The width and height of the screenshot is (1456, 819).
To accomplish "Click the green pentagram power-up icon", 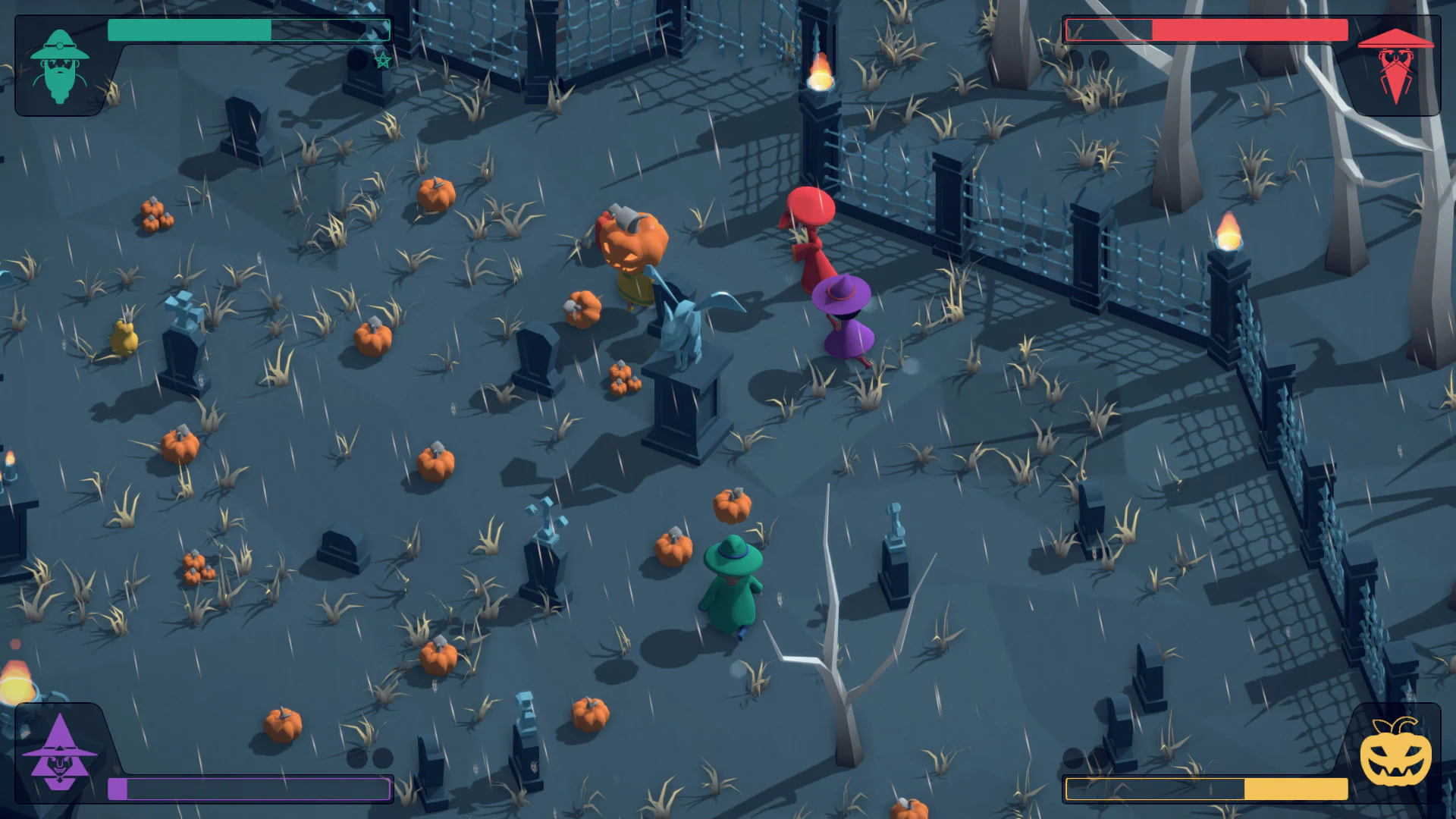I will tap(383, 58).
